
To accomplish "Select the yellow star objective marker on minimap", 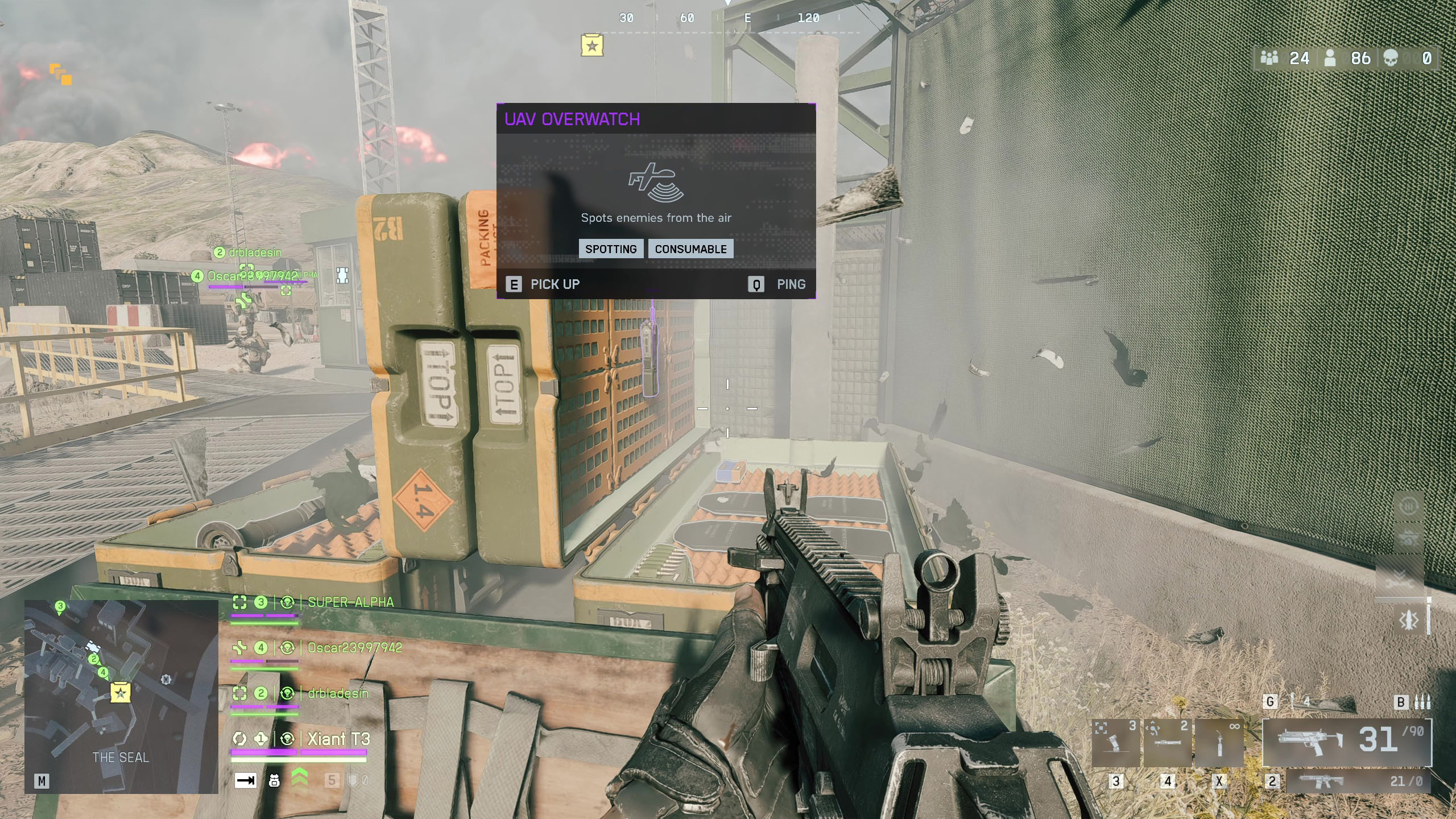I will pos(121,693).
